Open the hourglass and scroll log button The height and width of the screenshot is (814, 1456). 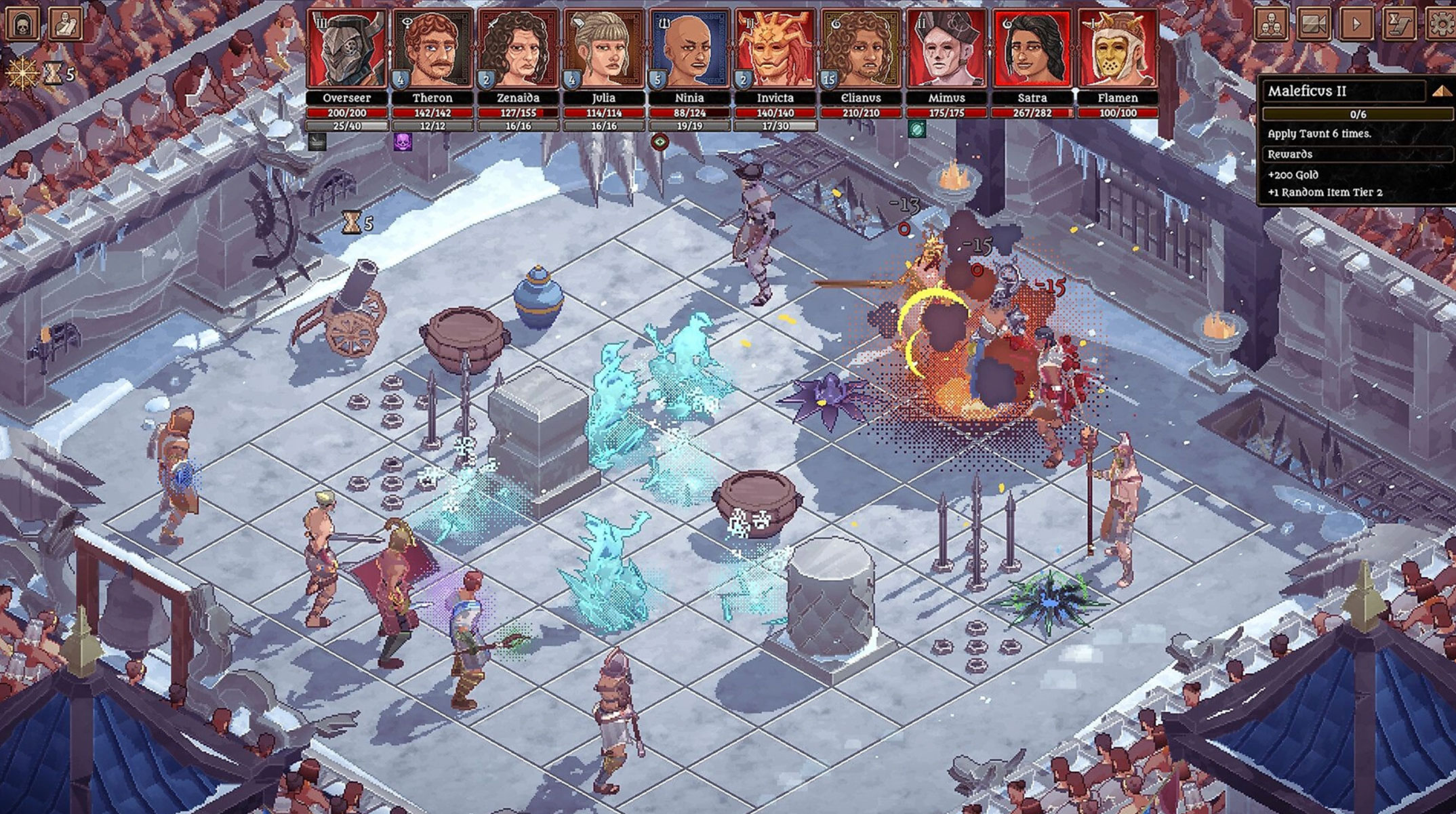pos(1399,24)
